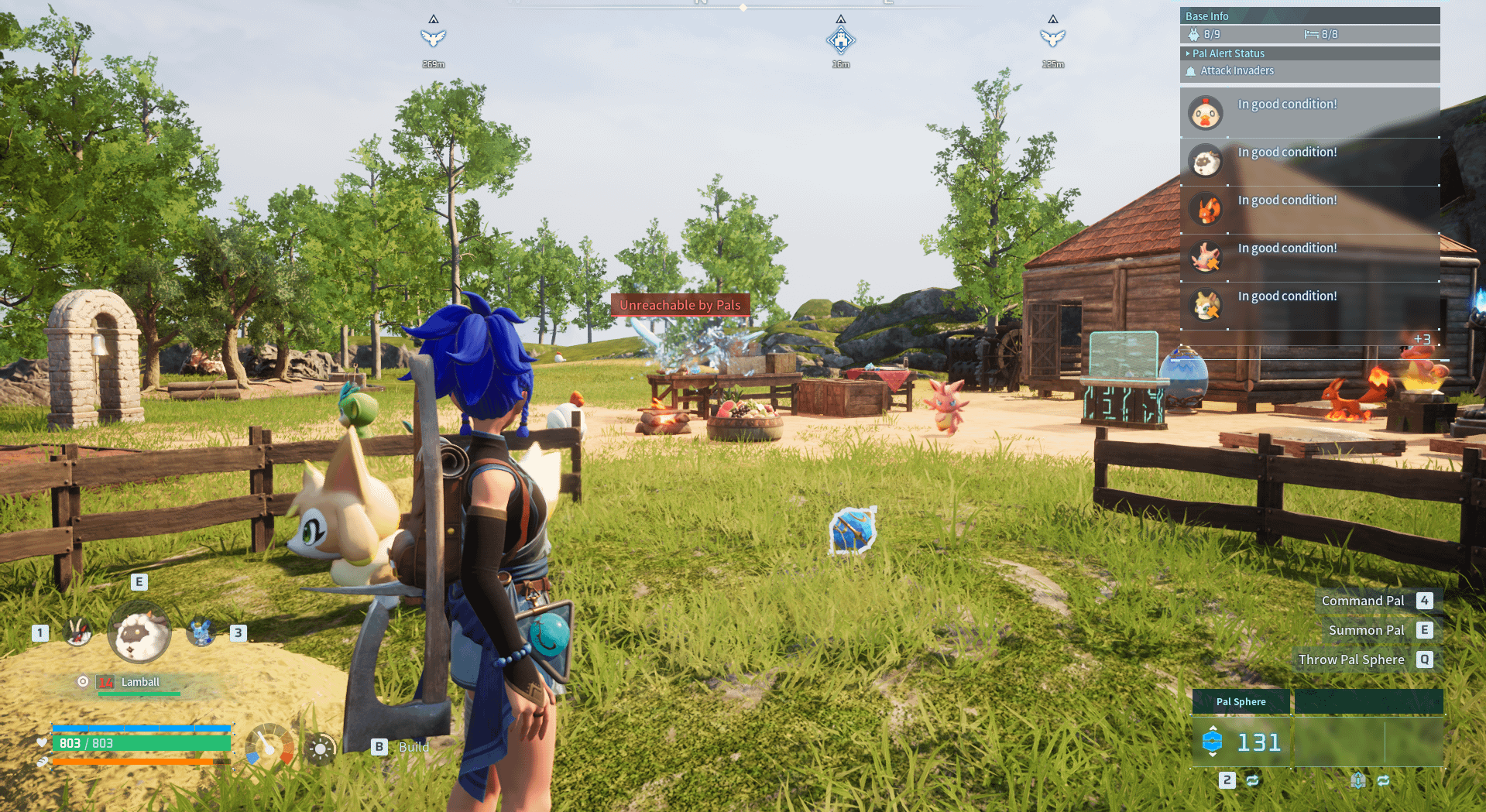Choose the dark rabbit-eared pal beside key 1
1486x812 pixels.
(77, 633)
